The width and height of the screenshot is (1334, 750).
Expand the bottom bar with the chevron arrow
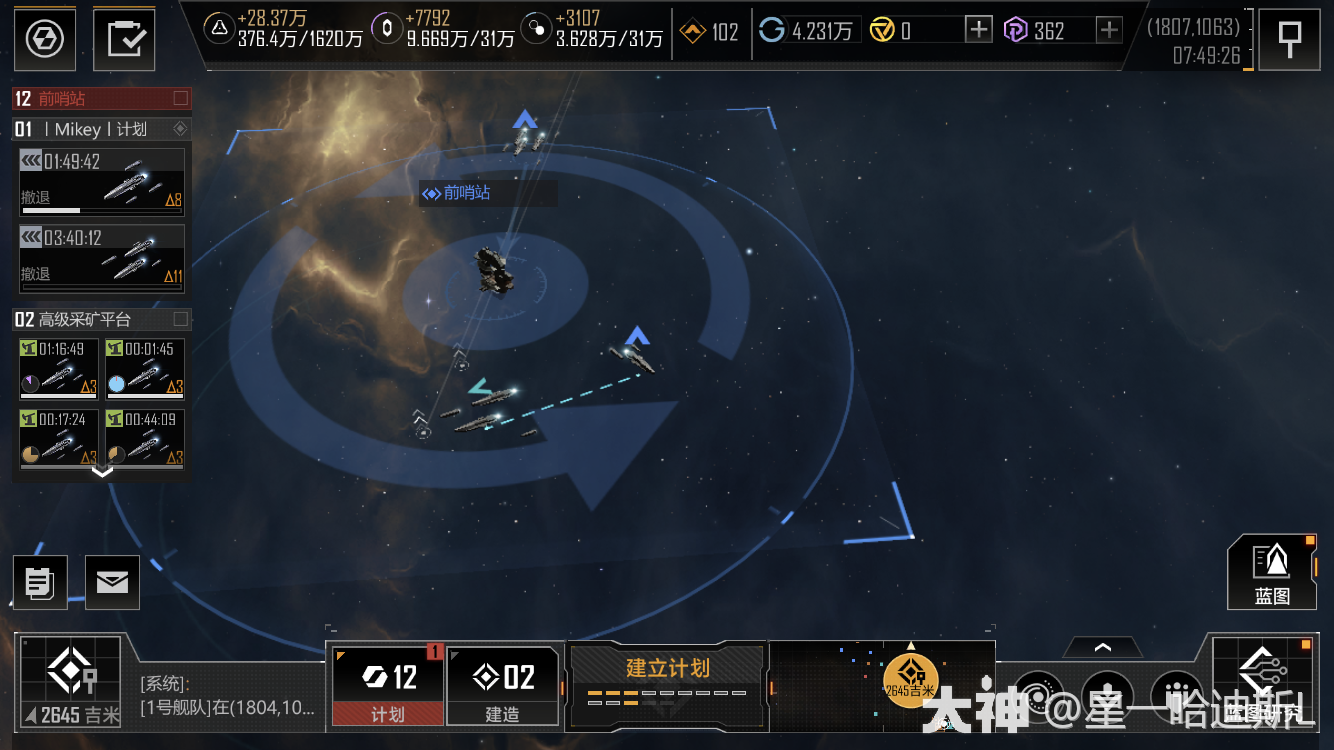(1103, 648)
